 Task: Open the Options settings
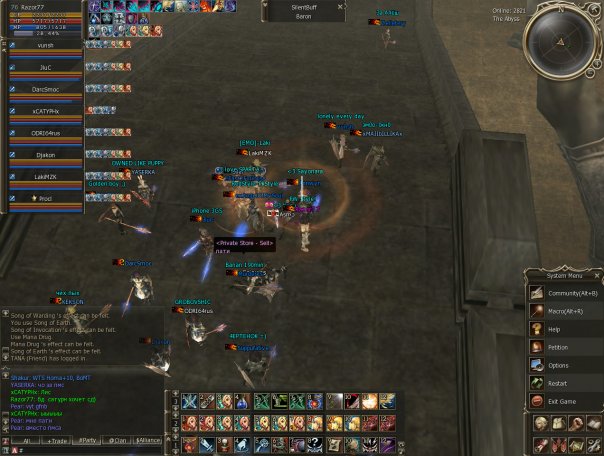[557, 365]
